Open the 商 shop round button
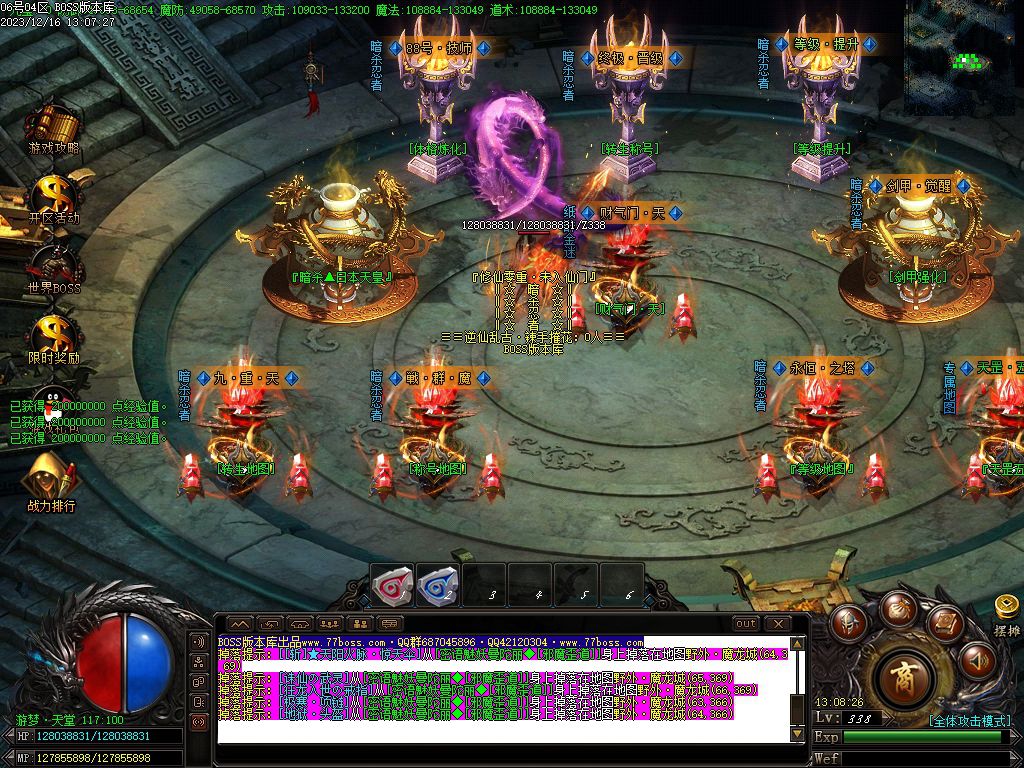The image size is (1024, 768). point(906,678)
